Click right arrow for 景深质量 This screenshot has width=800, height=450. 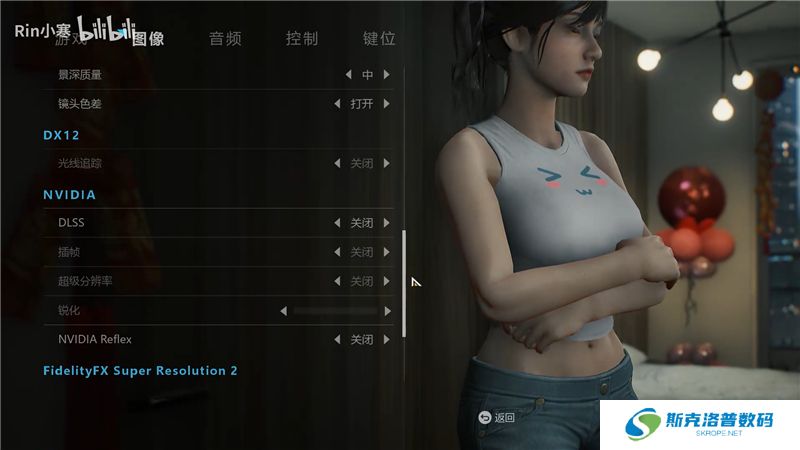tap(387, 75)
